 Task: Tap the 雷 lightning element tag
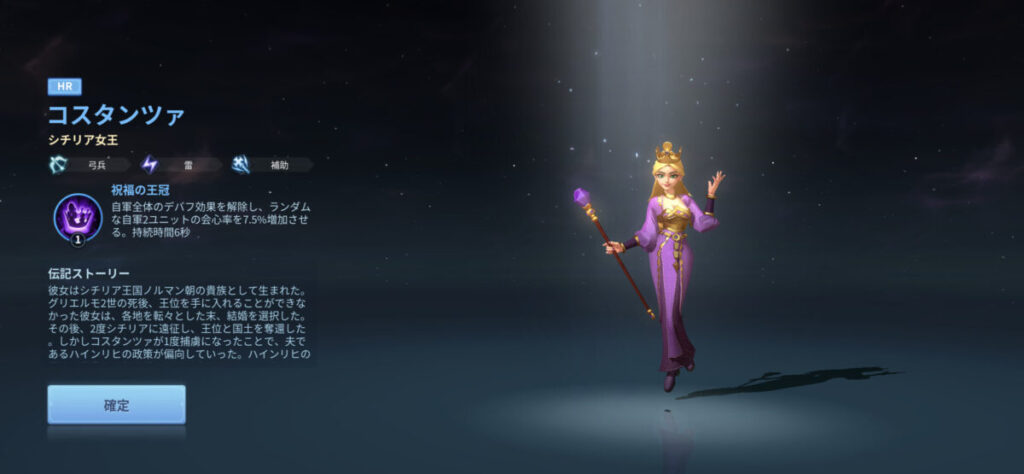pos(178,165)
